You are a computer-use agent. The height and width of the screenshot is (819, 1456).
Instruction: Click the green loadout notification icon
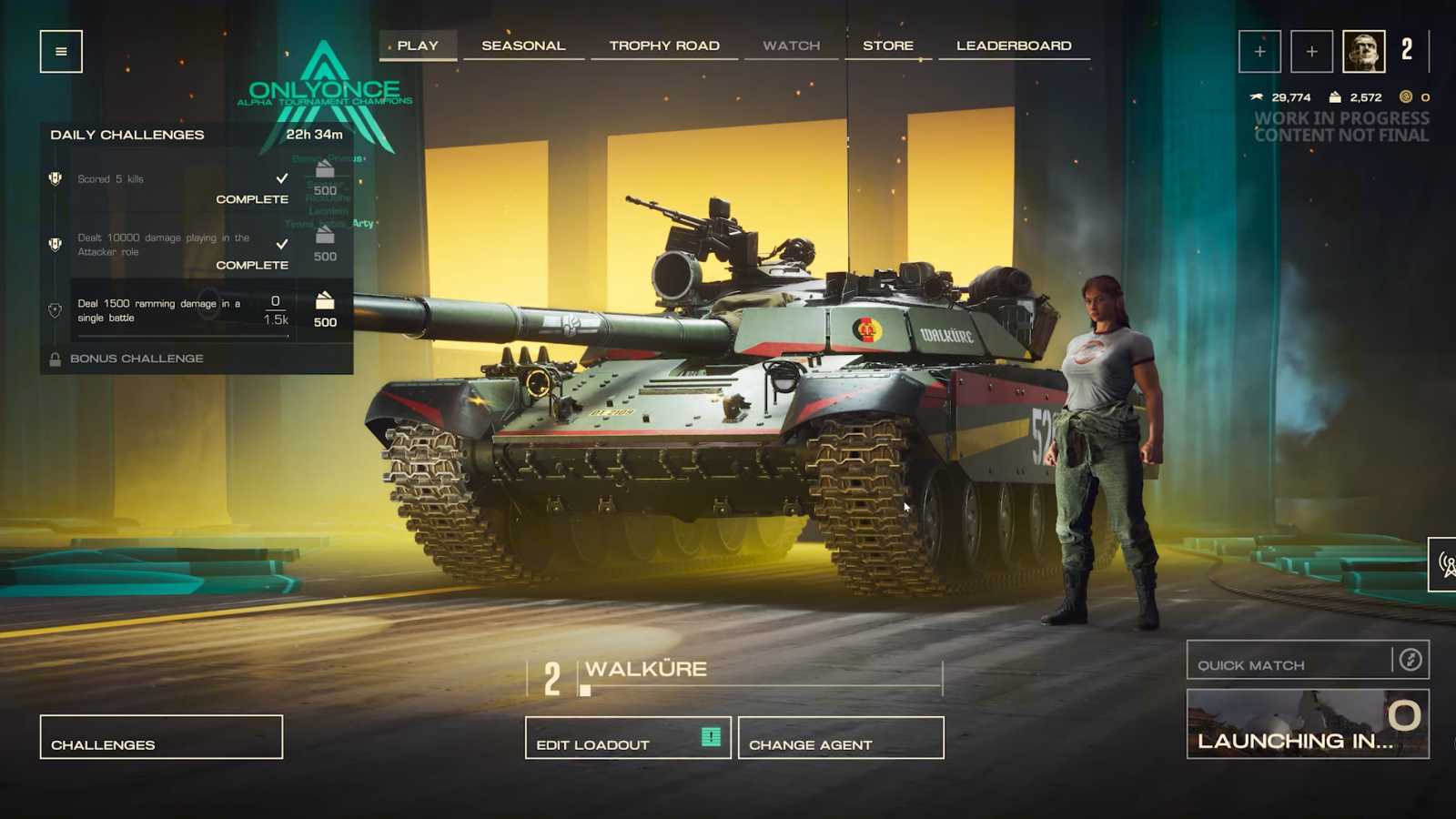710,737
